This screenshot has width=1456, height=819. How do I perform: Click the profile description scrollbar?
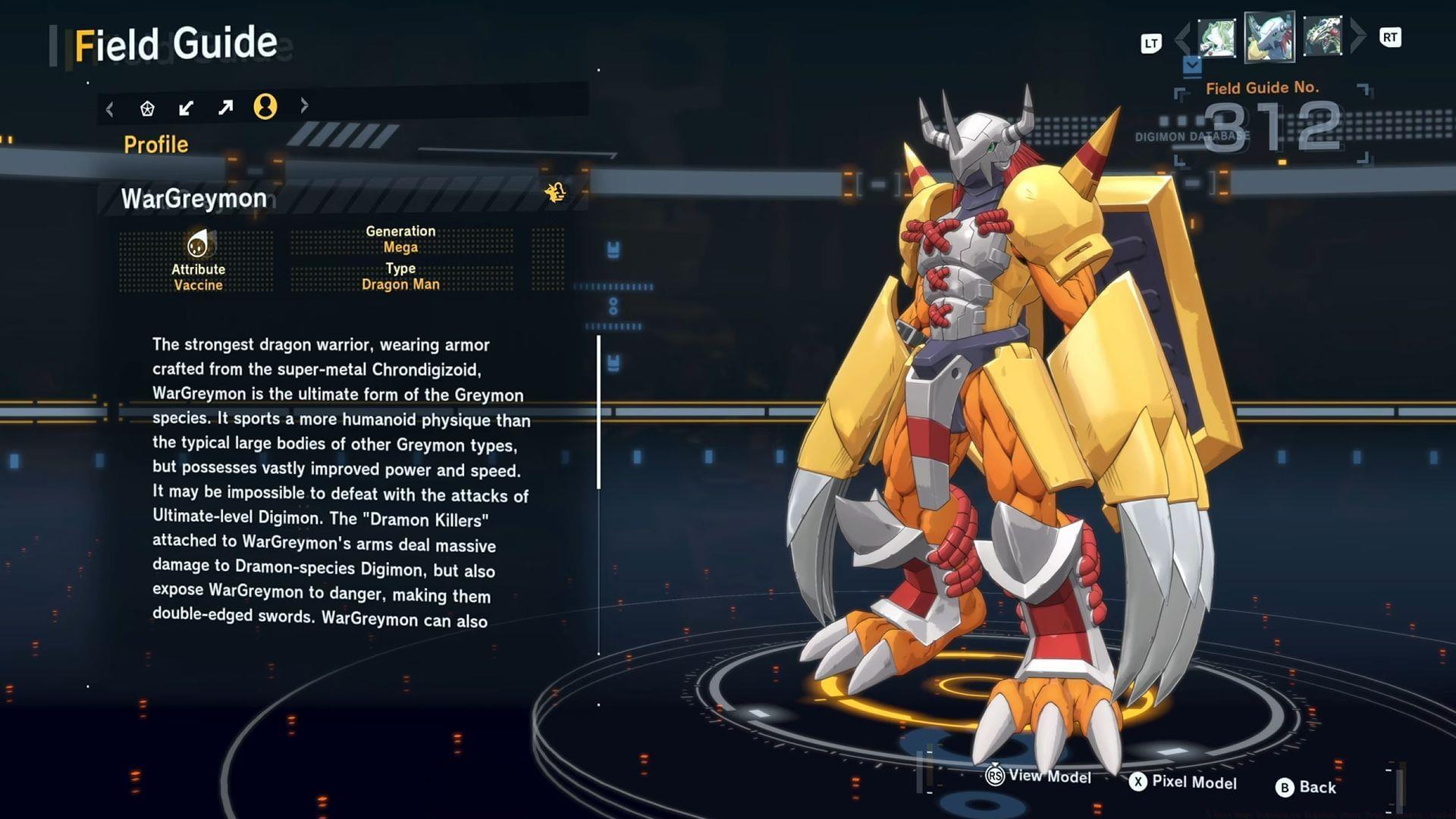[x=598, y=413]
